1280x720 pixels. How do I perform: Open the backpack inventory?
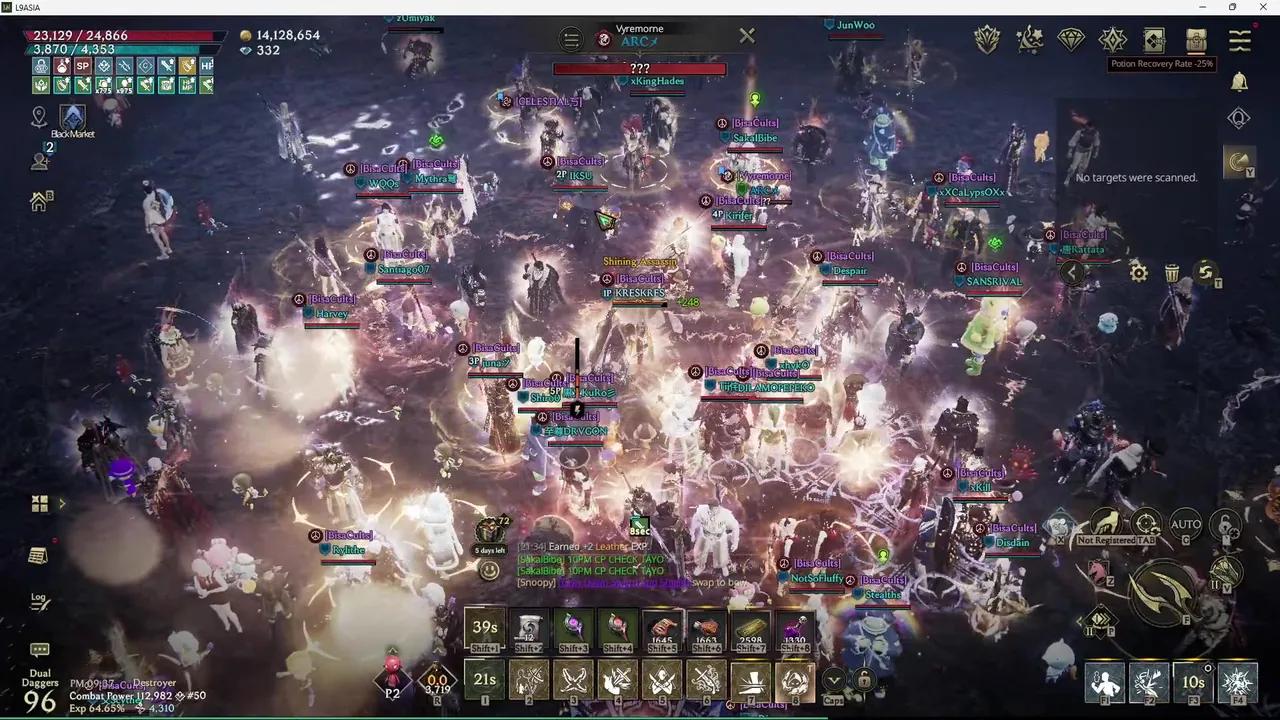point(1197,40)
